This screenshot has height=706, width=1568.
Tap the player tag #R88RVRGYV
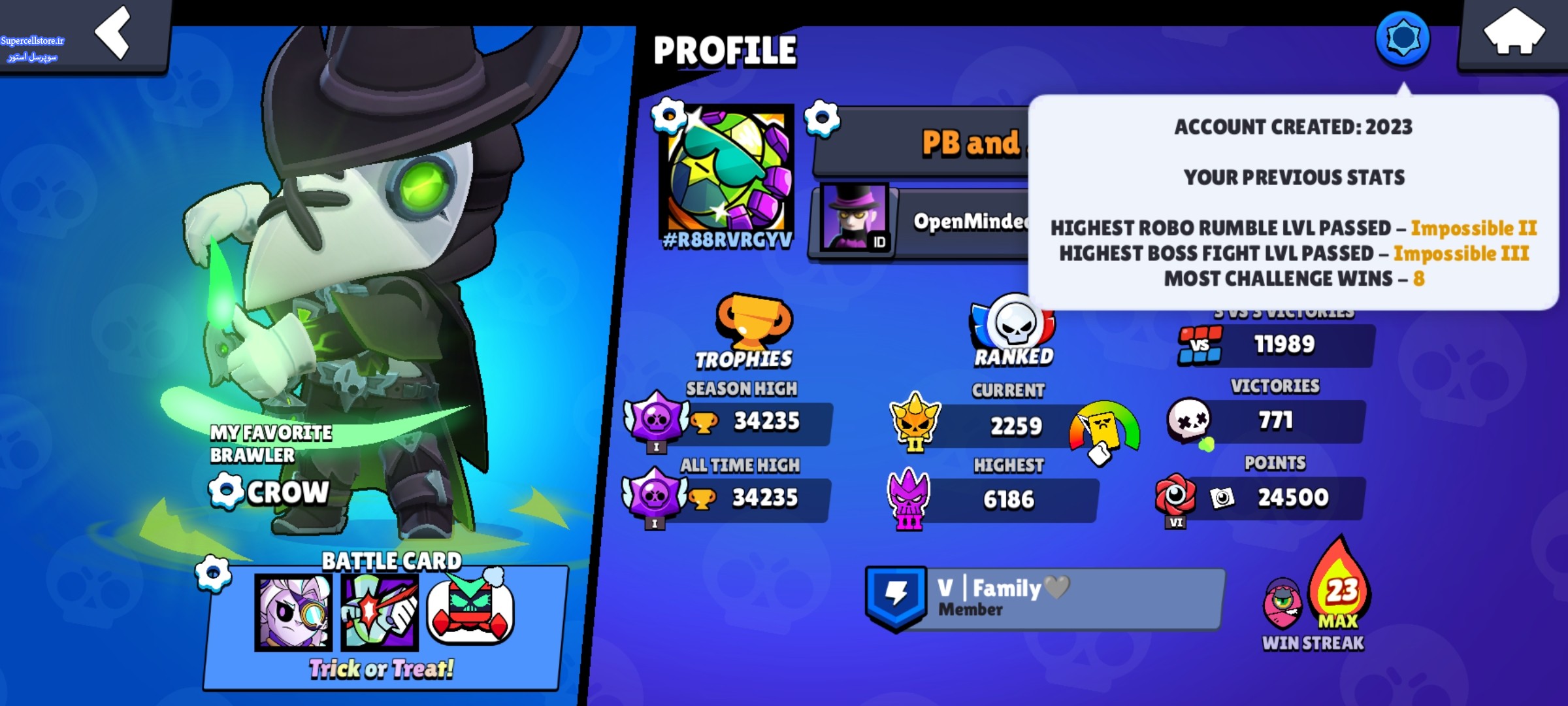tap(728, 241)
